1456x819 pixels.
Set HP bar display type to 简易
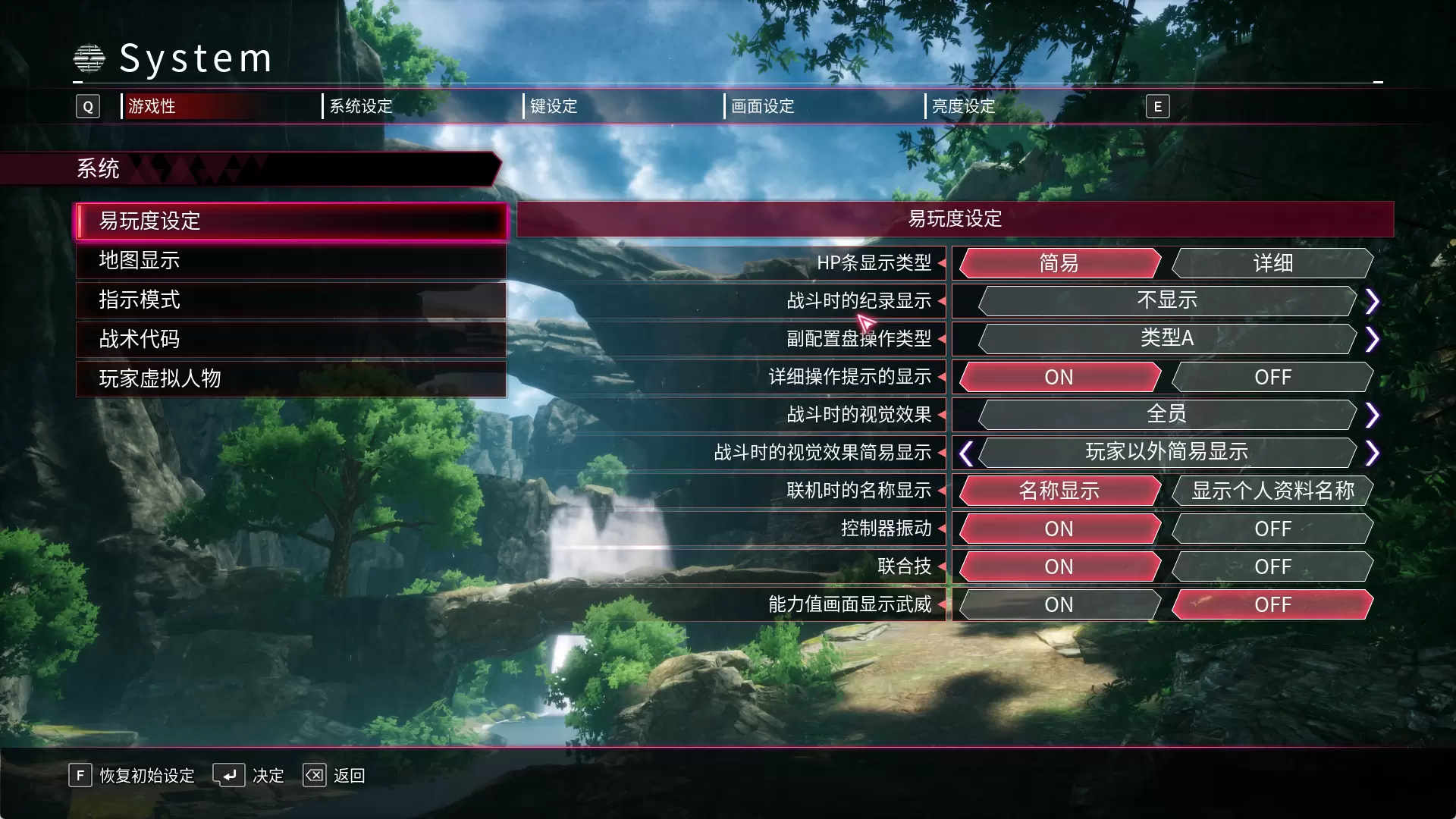pyautogui.click(x=1059, y=263)
